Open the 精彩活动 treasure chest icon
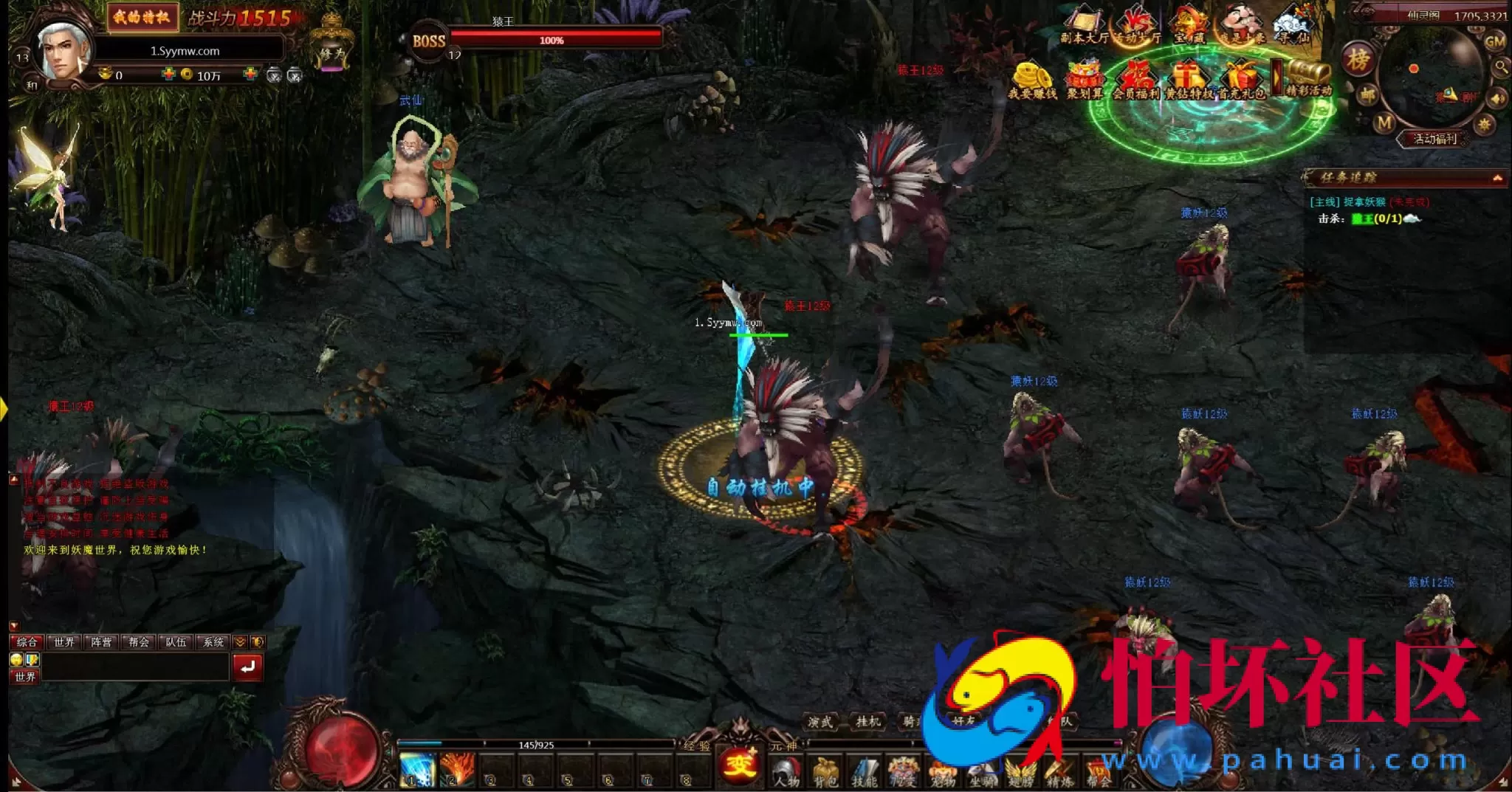This screenshot has height=792, width=1512. point(1309,78)
